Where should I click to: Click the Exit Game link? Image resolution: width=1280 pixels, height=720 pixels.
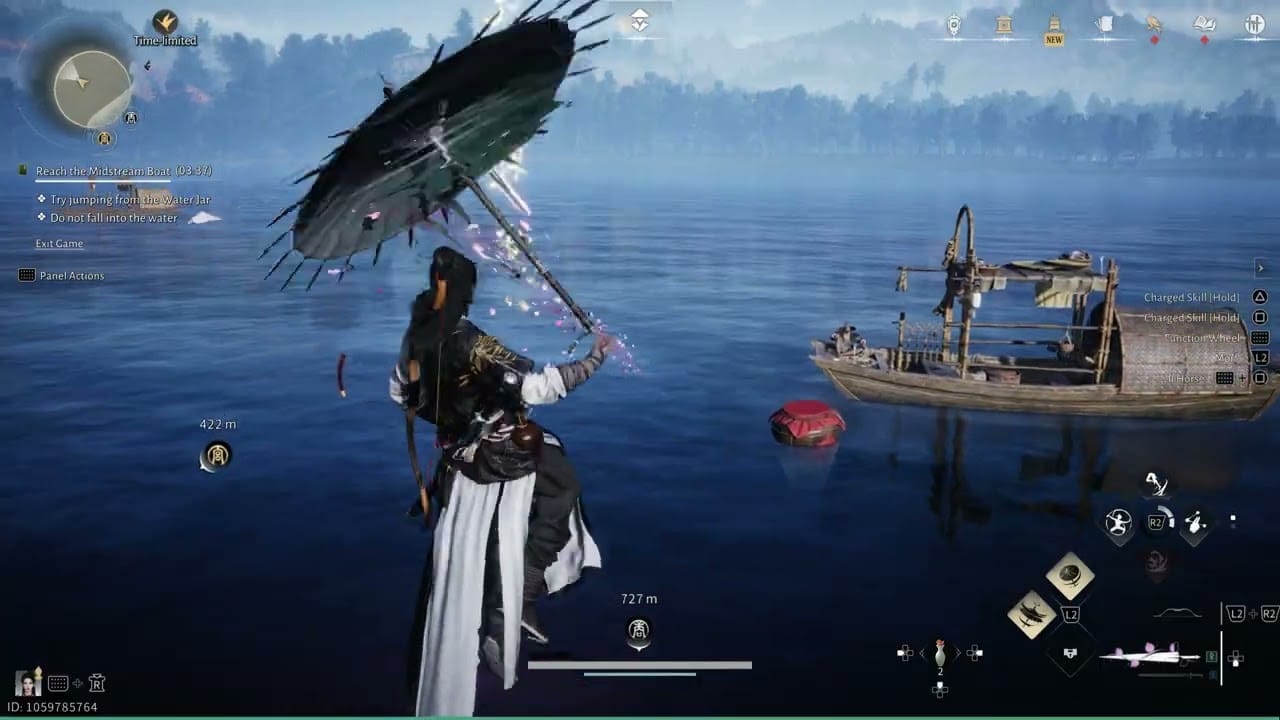tap(58, 243)
